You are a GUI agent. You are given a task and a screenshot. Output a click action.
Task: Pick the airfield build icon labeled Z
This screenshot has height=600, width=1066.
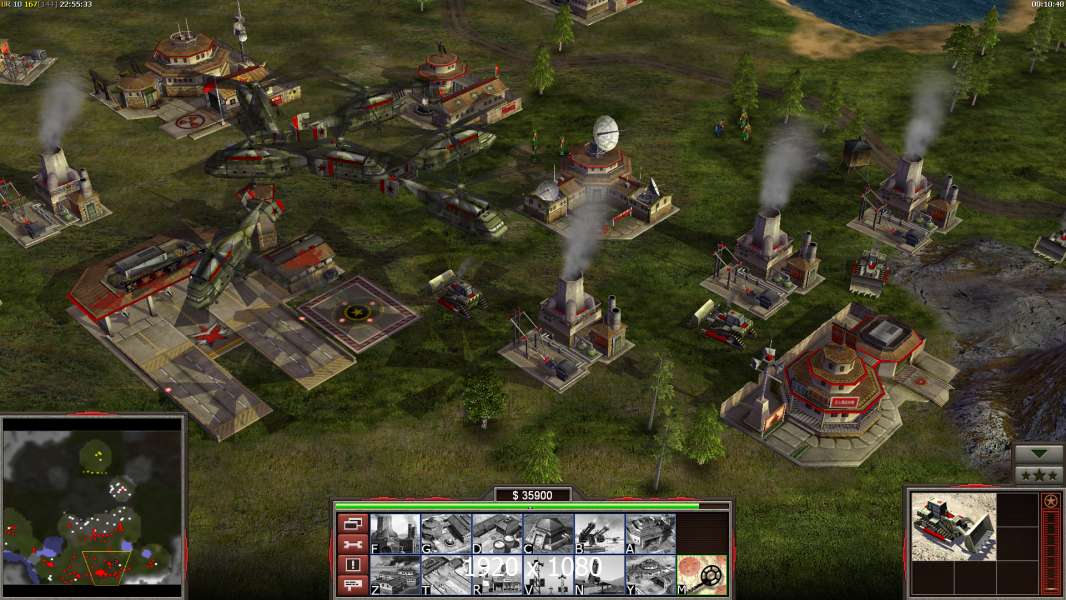click(395, 575)
